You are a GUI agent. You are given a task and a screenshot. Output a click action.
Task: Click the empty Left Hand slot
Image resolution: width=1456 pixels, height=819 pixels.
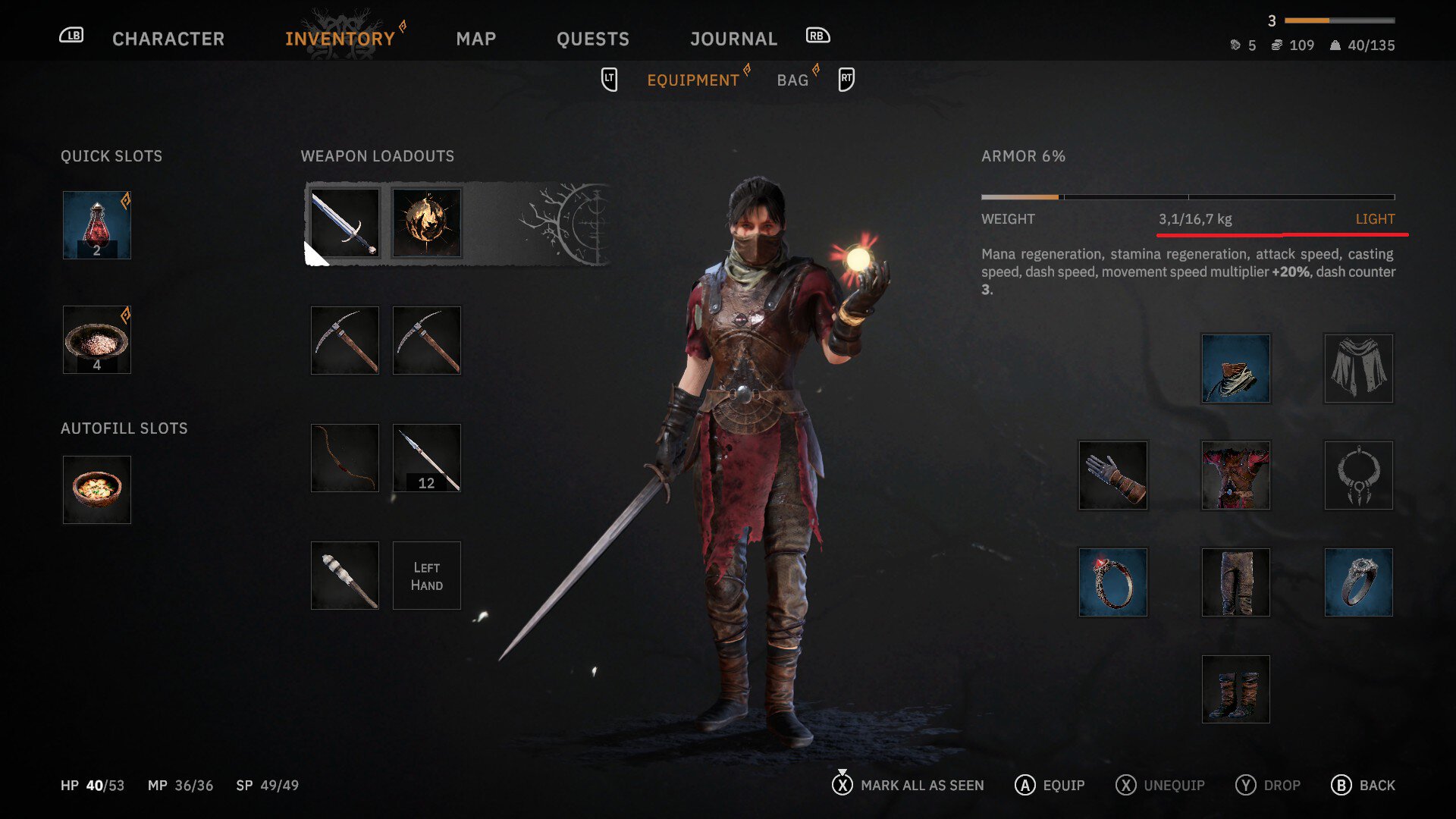pos(426,576)
